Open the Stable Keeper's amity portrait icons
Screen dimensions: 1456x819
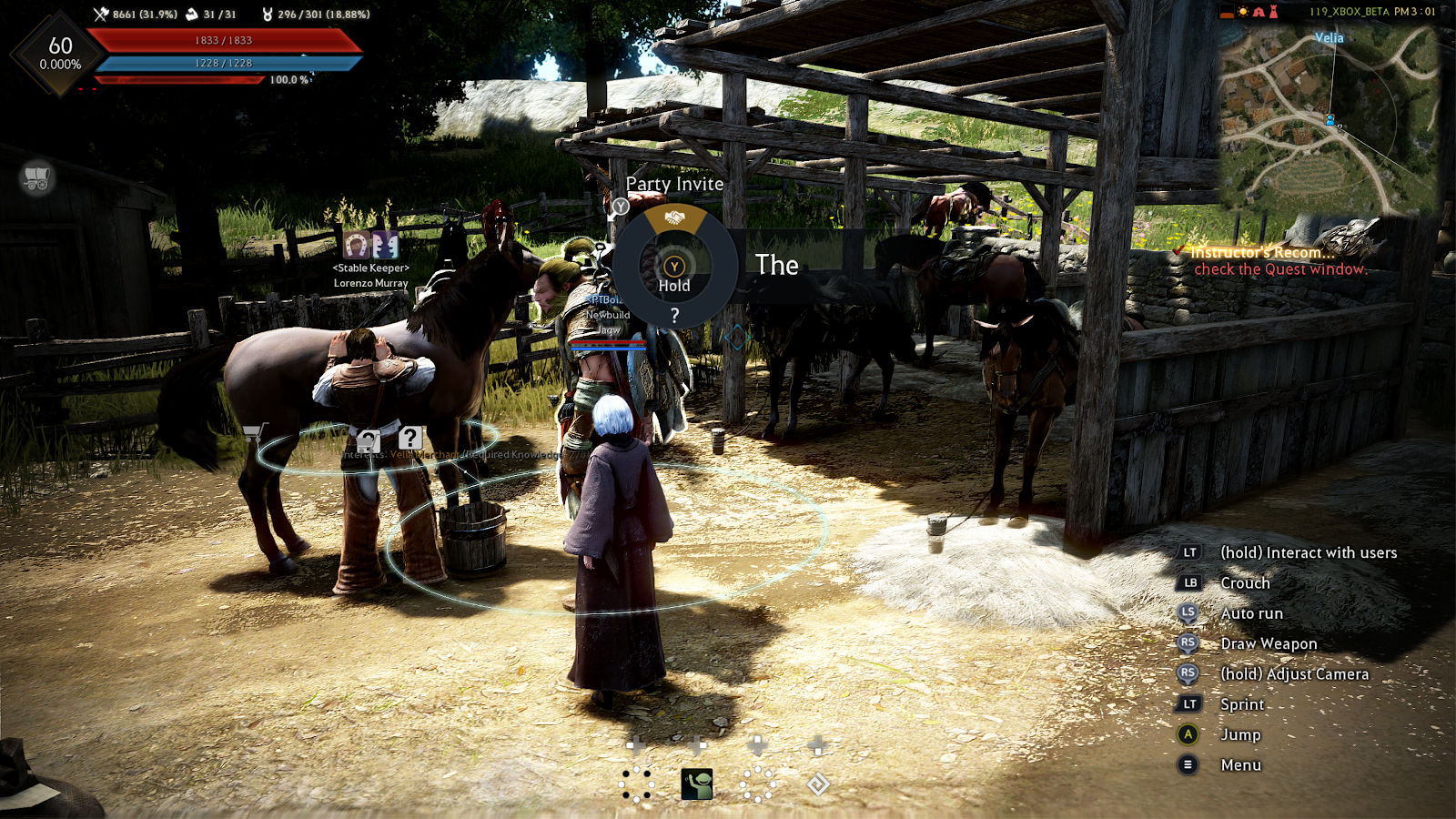point(371,244)
